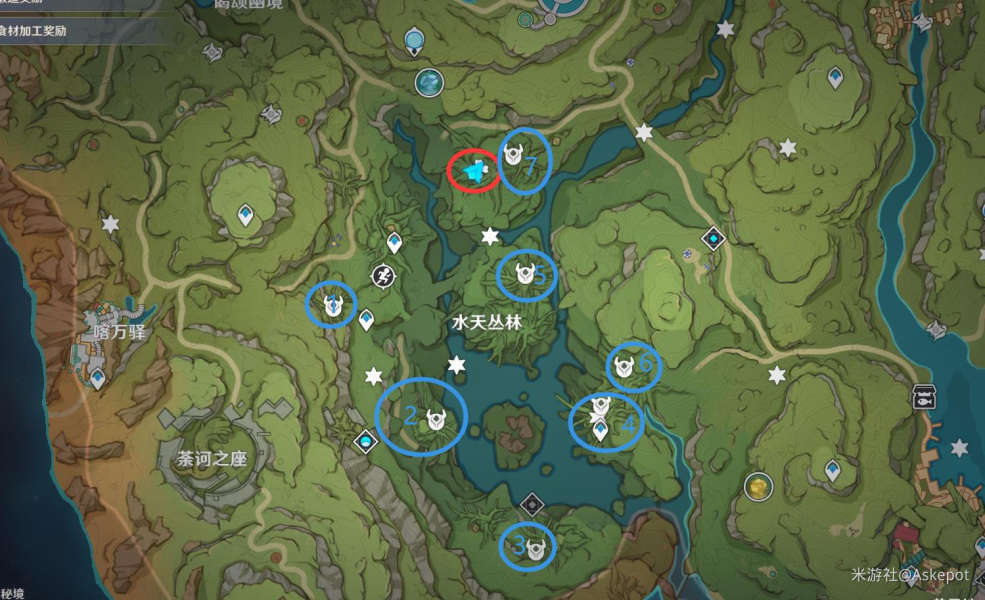Choose the waypoint next to 喀万驿
The image size is (985, 600).
pos(98,378)
